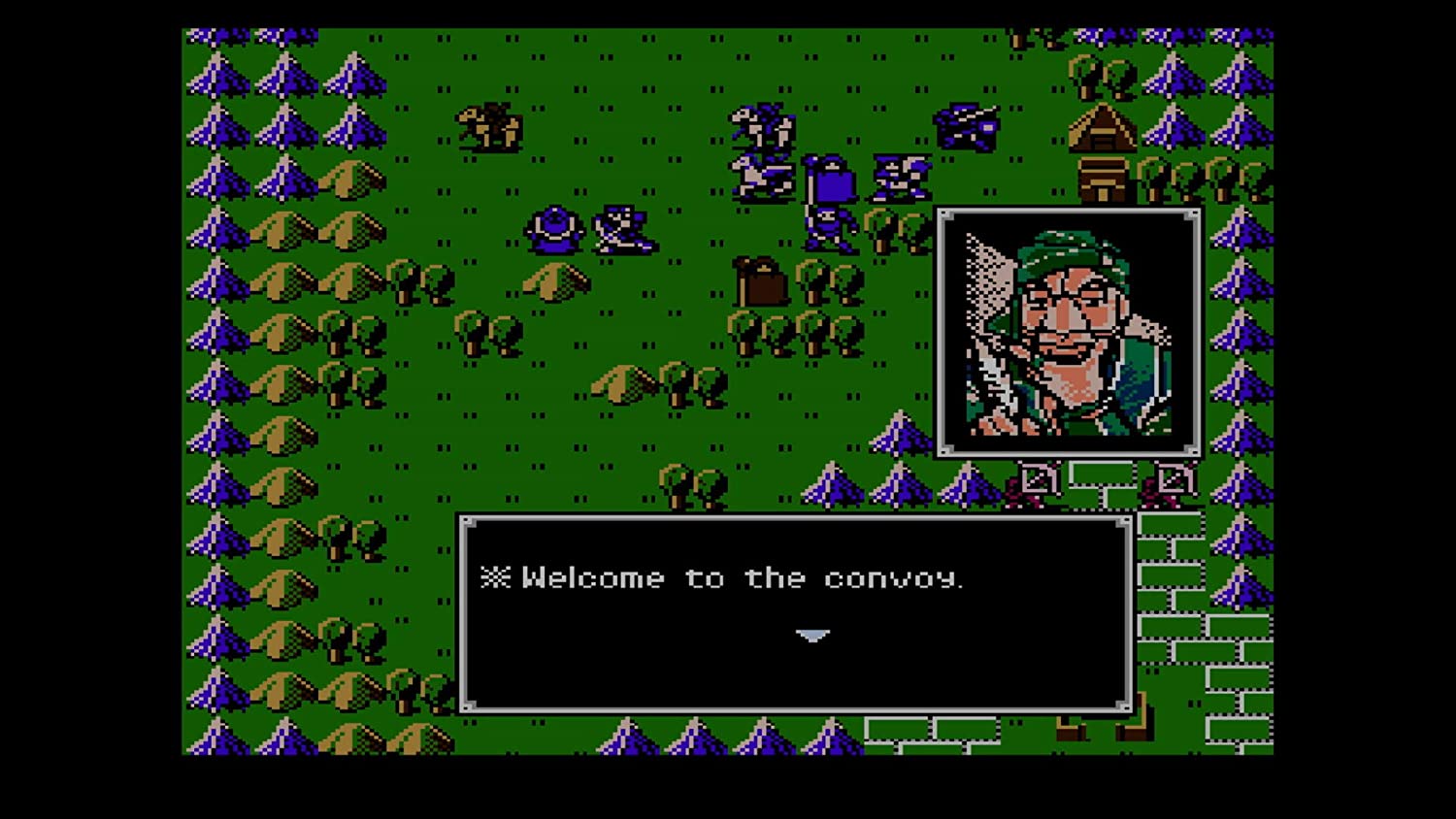Click the old man's portrait in the frame
The image size is (1456, 819).
click(1066, 330)
